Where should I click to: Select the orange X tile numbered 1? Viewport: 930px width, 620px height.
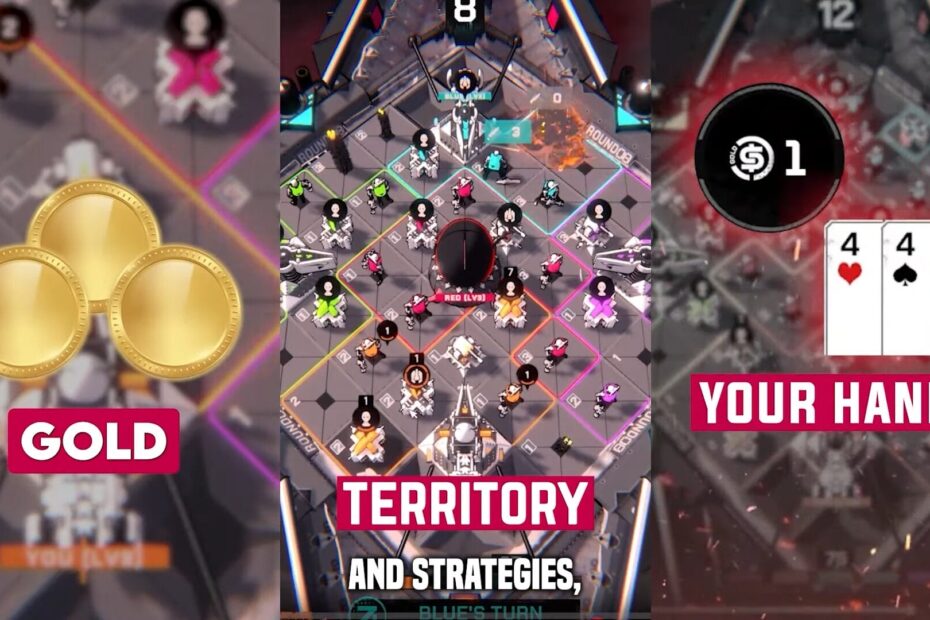coord(366,441)
